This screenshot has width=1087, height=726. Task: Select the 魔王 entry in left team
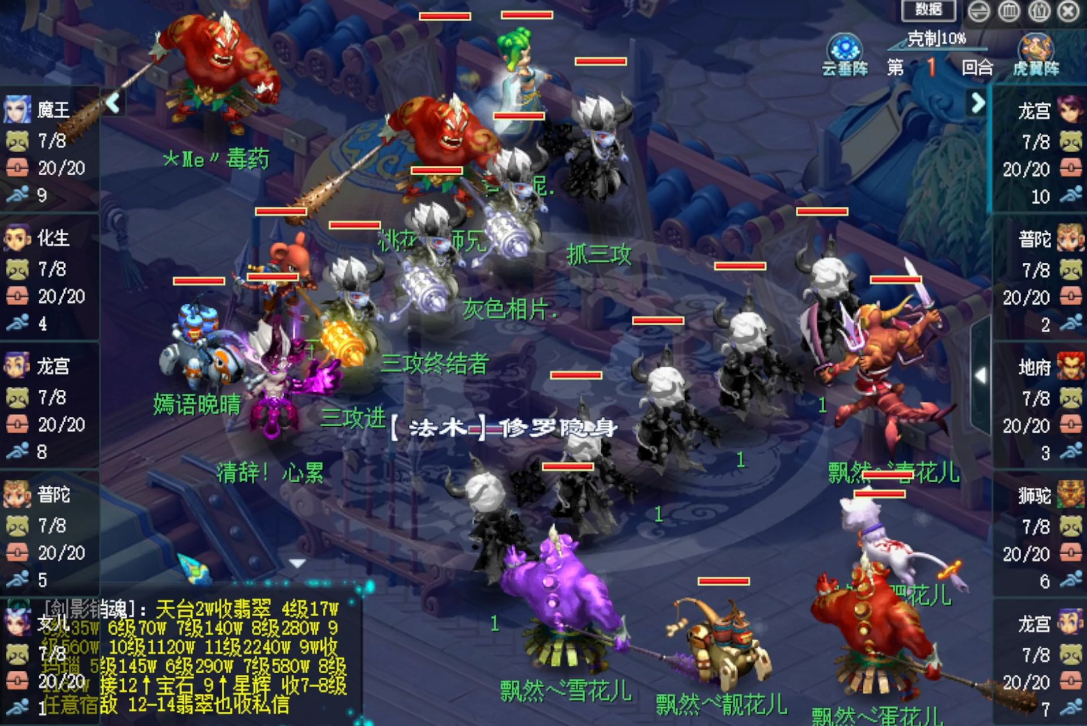pyautogui.click(x=49, y=150)
